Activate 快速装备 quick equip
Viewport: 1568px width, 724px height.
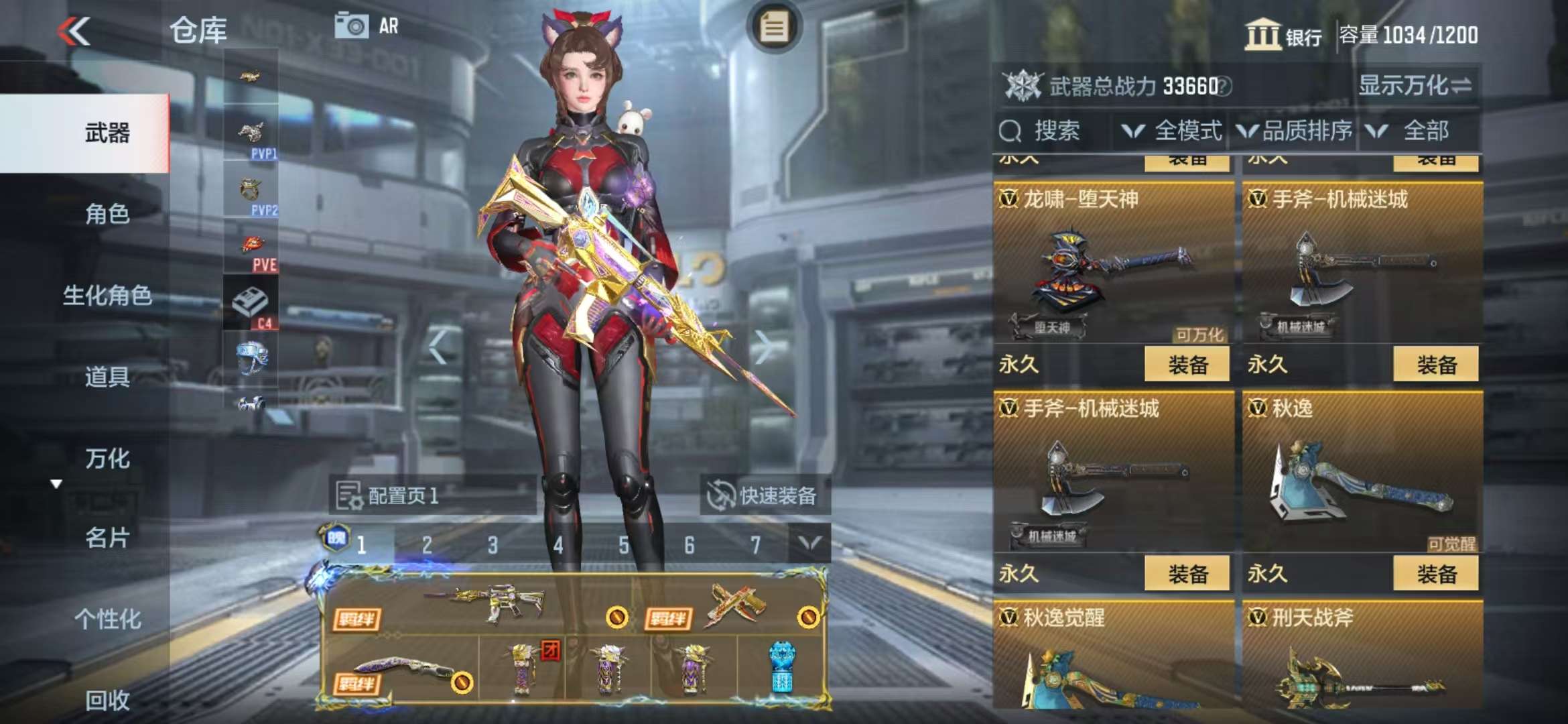point(765,496)
